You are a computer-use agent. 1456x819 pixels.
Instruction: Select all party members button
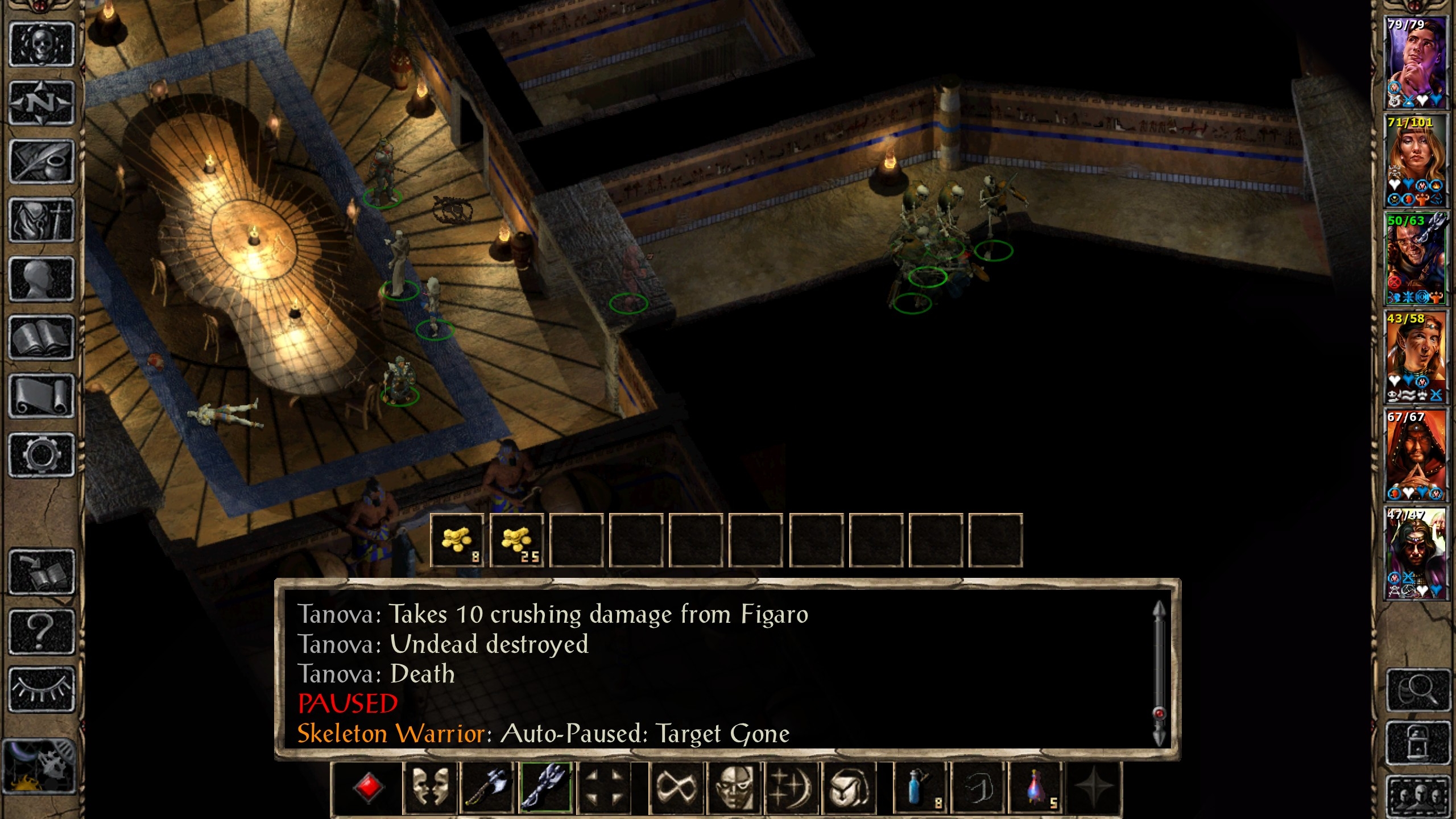(1417, 795)
